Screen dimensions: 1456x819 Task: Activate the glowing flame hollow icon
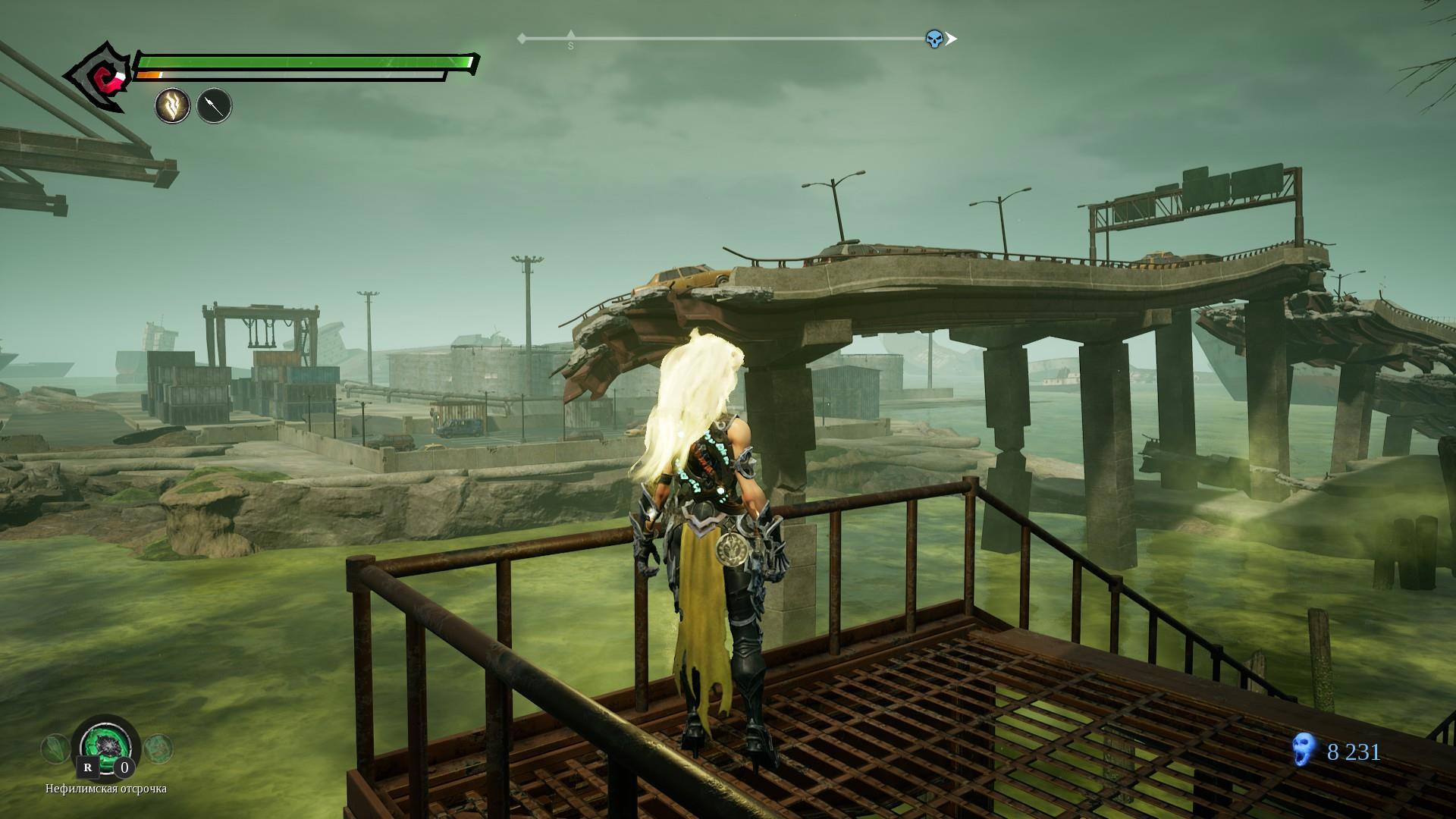click(172, 106)
